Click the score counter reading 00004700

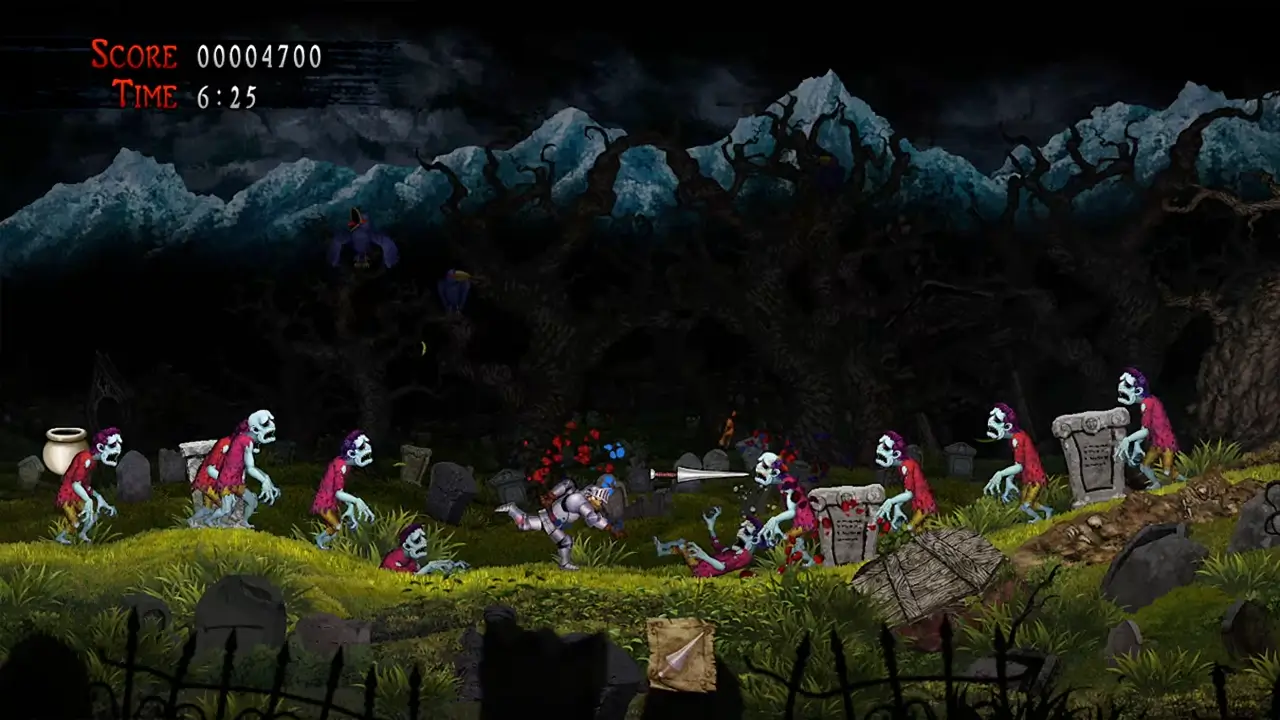pyautogui.click(x=257, y=56)
